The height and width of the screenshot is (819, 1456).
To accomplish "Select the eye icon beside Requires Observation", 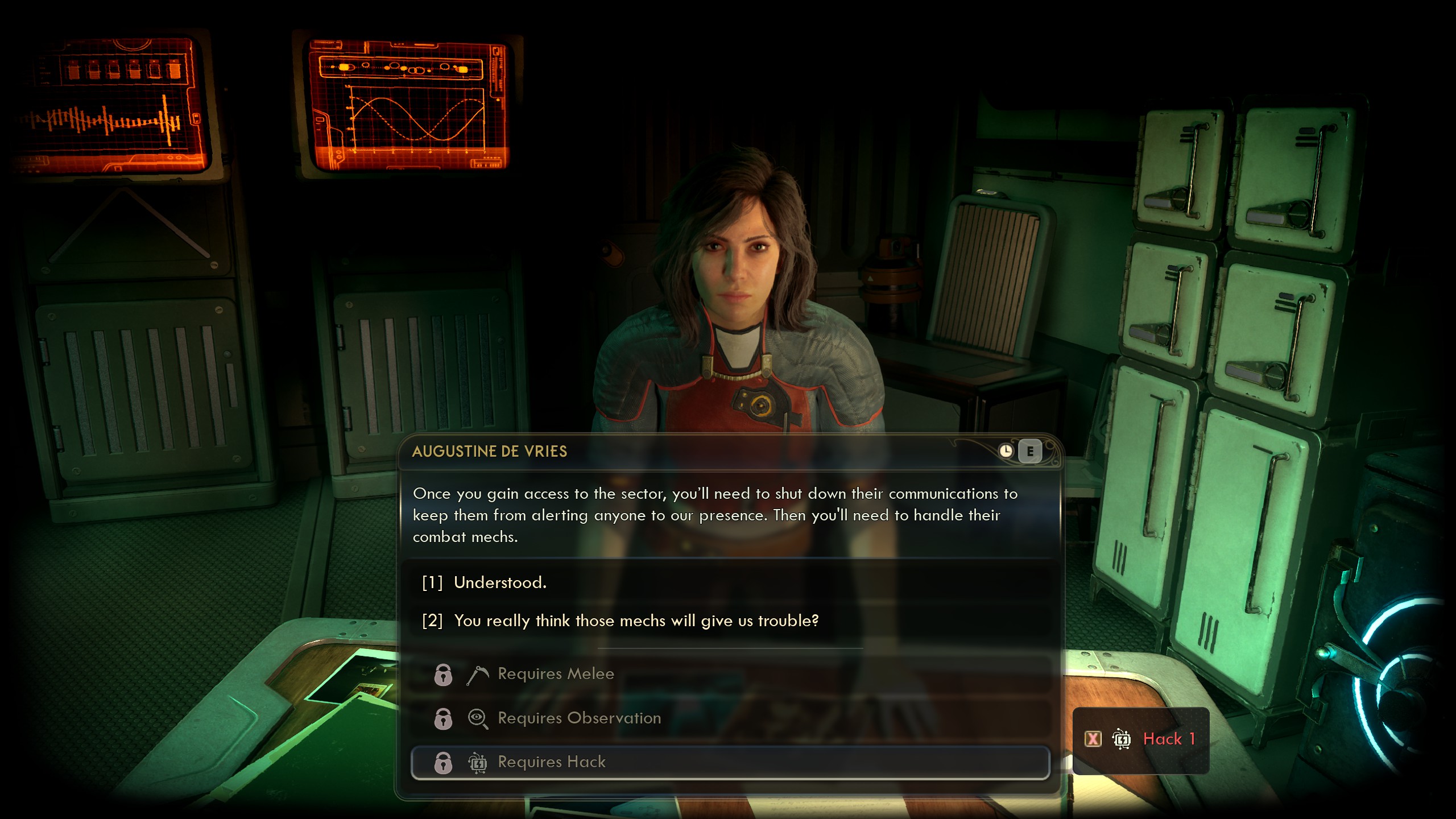I will 478,718.
